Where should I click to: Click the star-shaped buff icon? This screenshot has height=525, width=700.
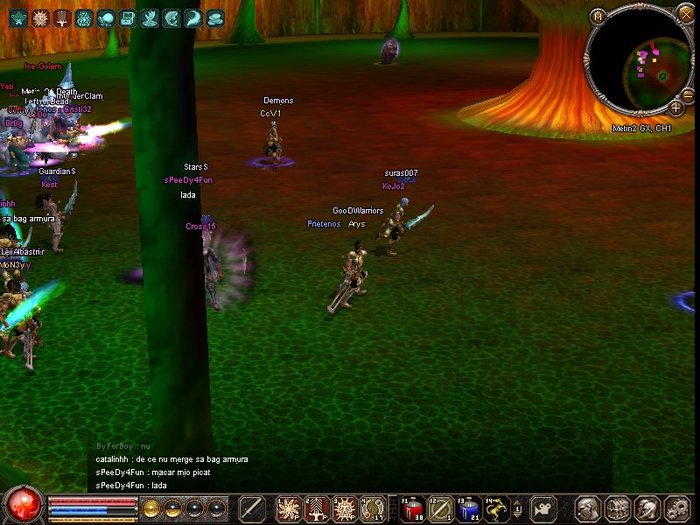point(19,18)
